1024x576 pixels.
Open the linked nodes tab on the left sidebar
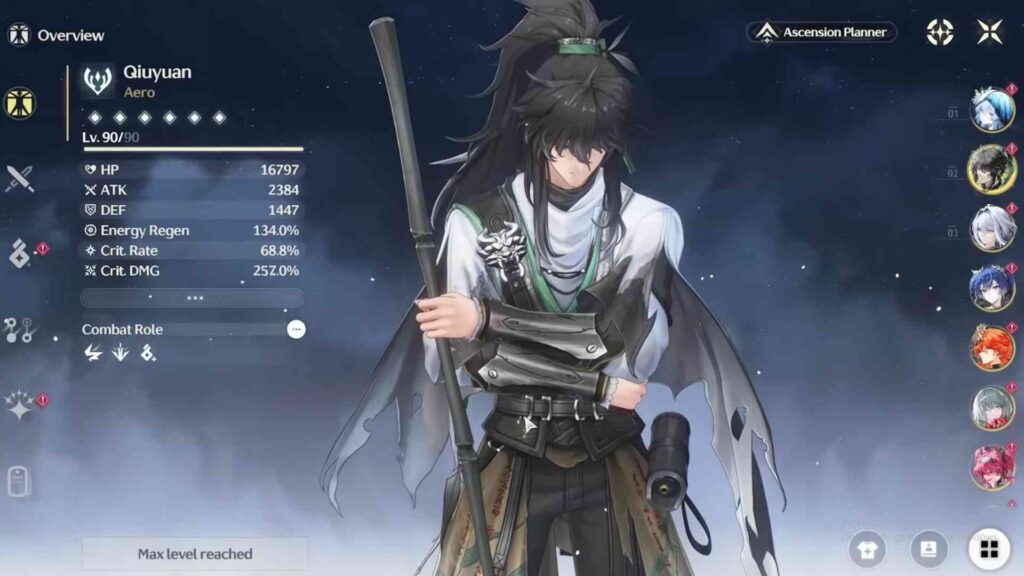tap(20, 330)
